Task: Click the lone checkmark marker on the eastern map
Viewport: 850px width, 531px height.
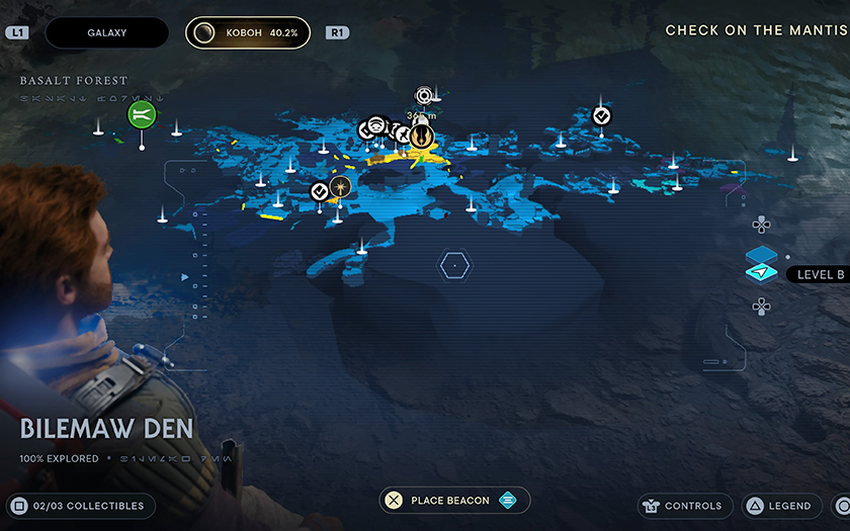Action: (x=601, y=116)
